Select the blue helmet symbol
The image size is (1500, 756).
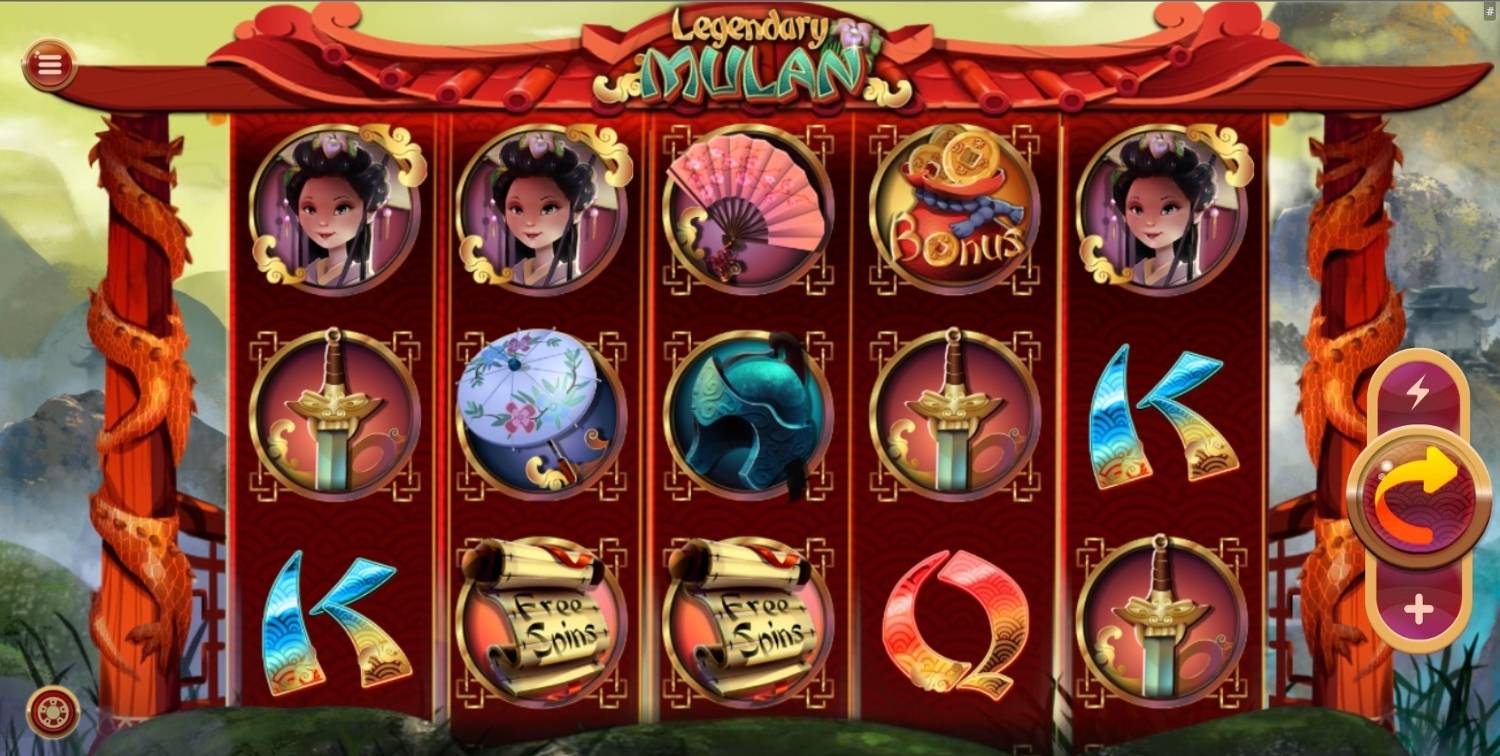click(x=747, y=415)
